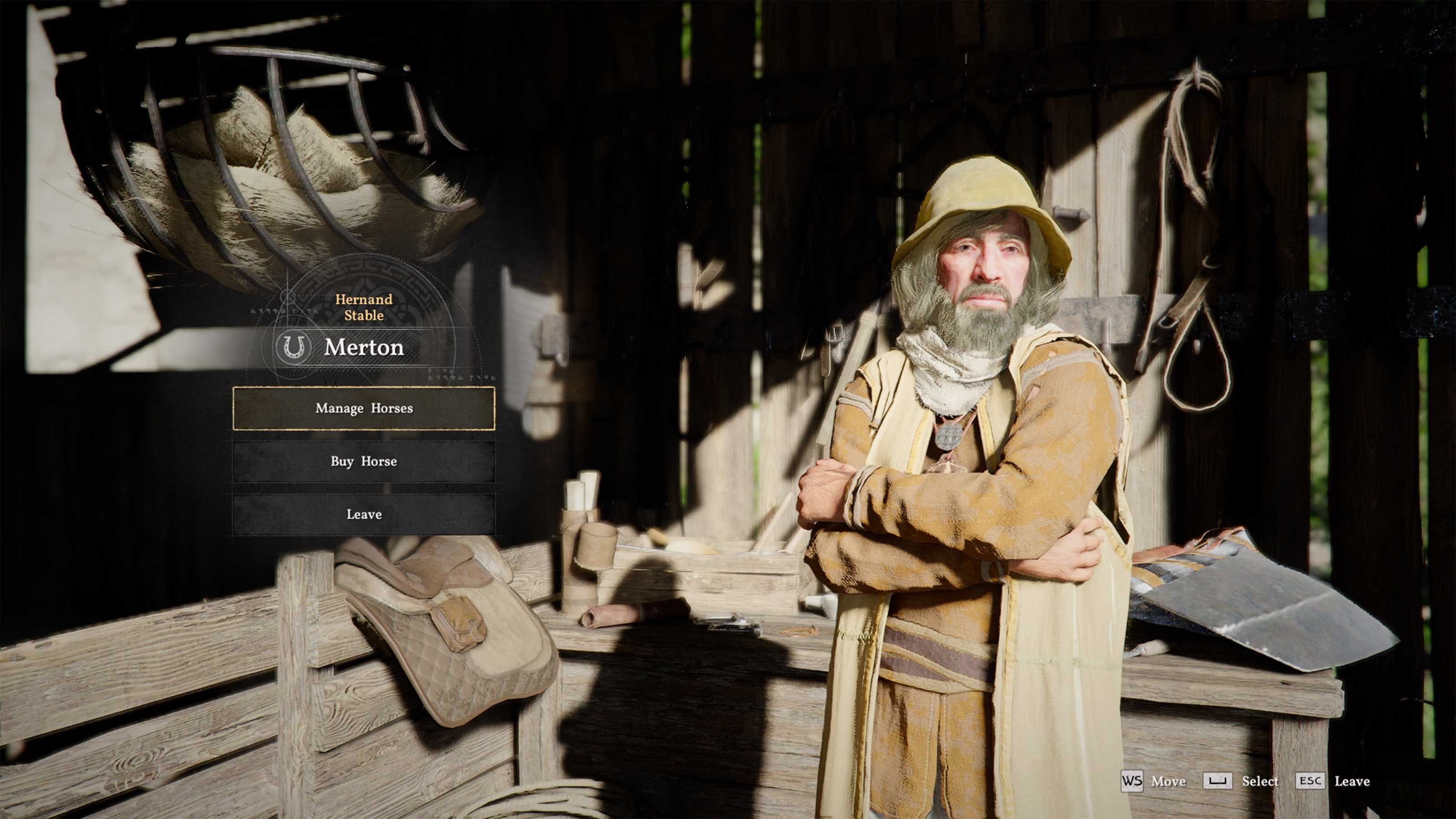Open the Manage Horses option
Screen dimensions: 1456x819
point(364,408)
